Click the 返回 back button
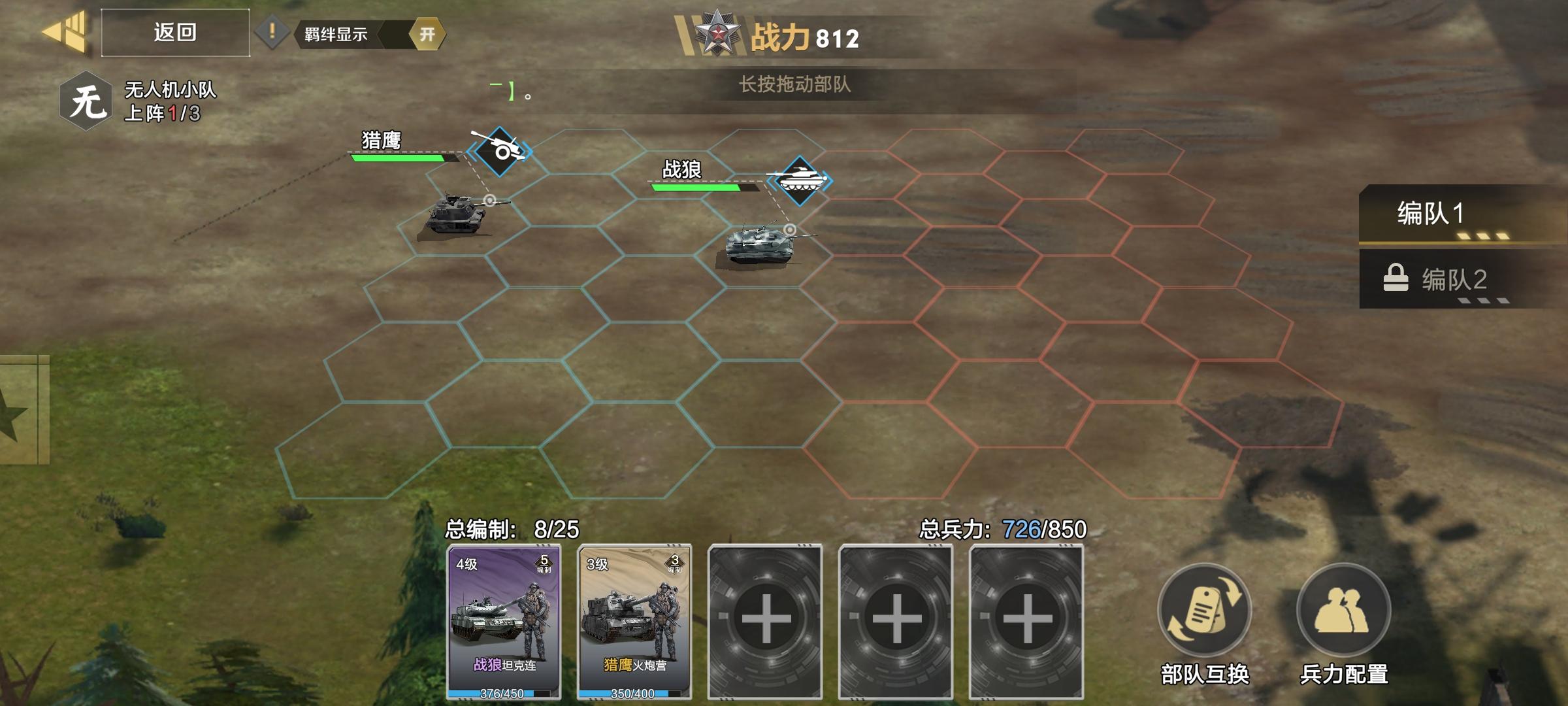 click(174, 33)
